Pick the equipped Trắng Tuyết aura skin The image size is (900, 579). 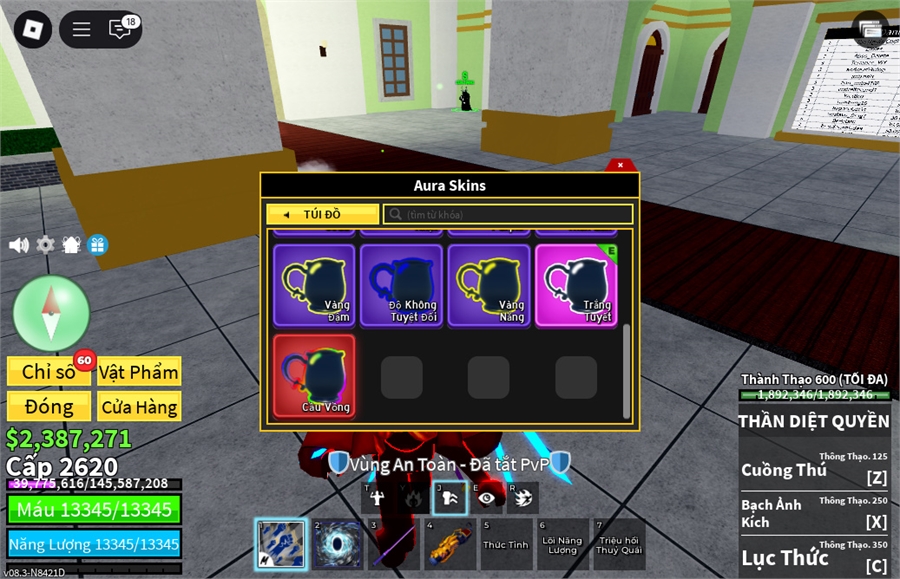(x=576, y=285)
